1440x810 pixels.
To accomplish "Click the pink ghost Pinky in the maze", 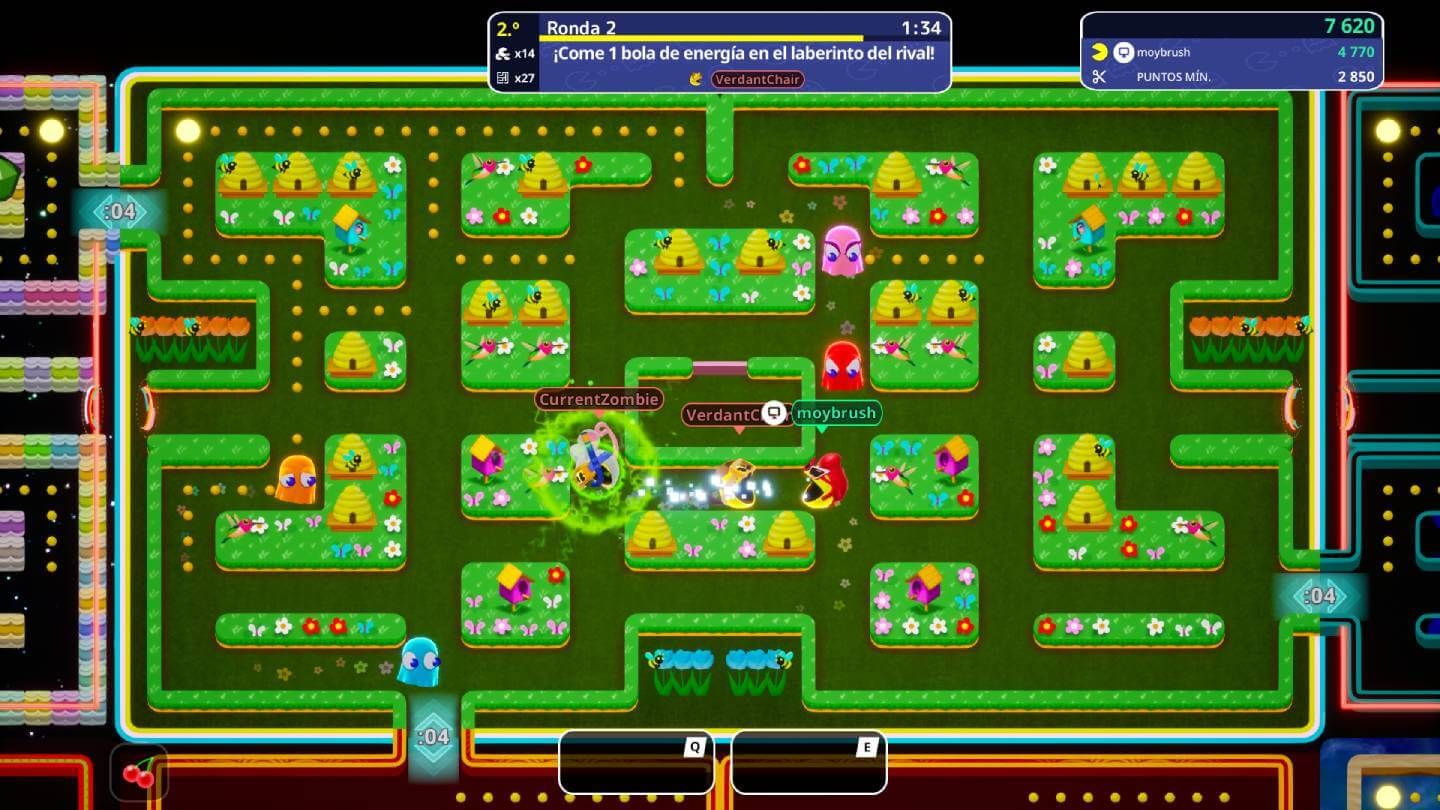I will pos(842,252).
